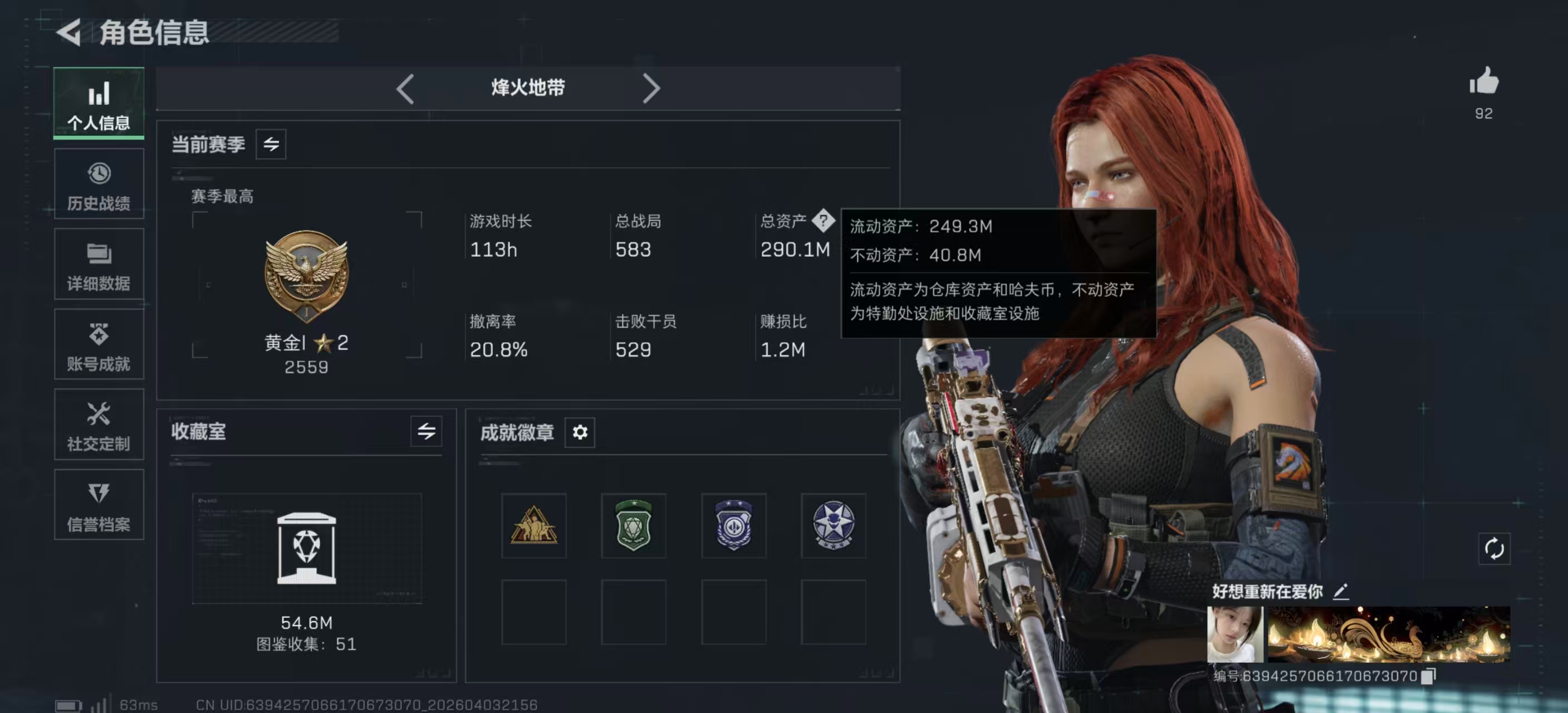Open the 账号成就 tab
This screenshot has height=713, width=1568.
pos(99,345)
